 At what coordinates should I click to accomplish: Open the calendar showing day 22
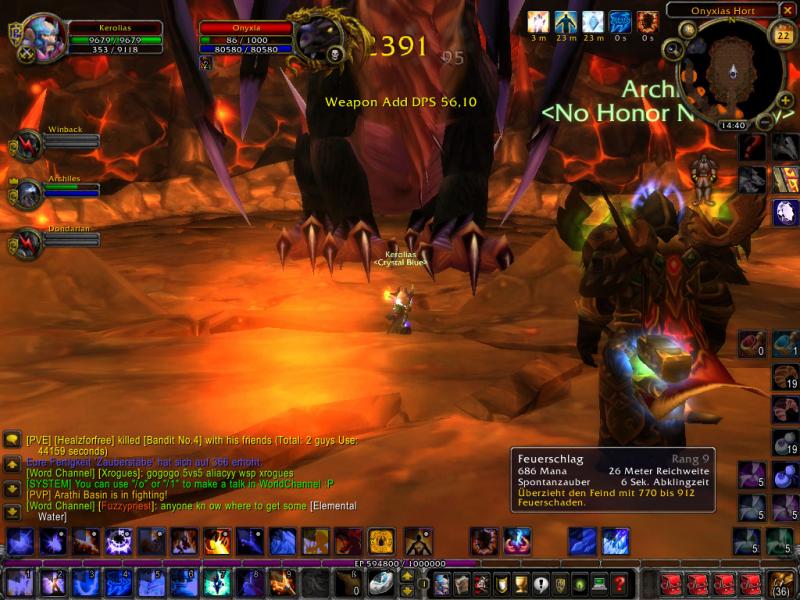(783, 37)
